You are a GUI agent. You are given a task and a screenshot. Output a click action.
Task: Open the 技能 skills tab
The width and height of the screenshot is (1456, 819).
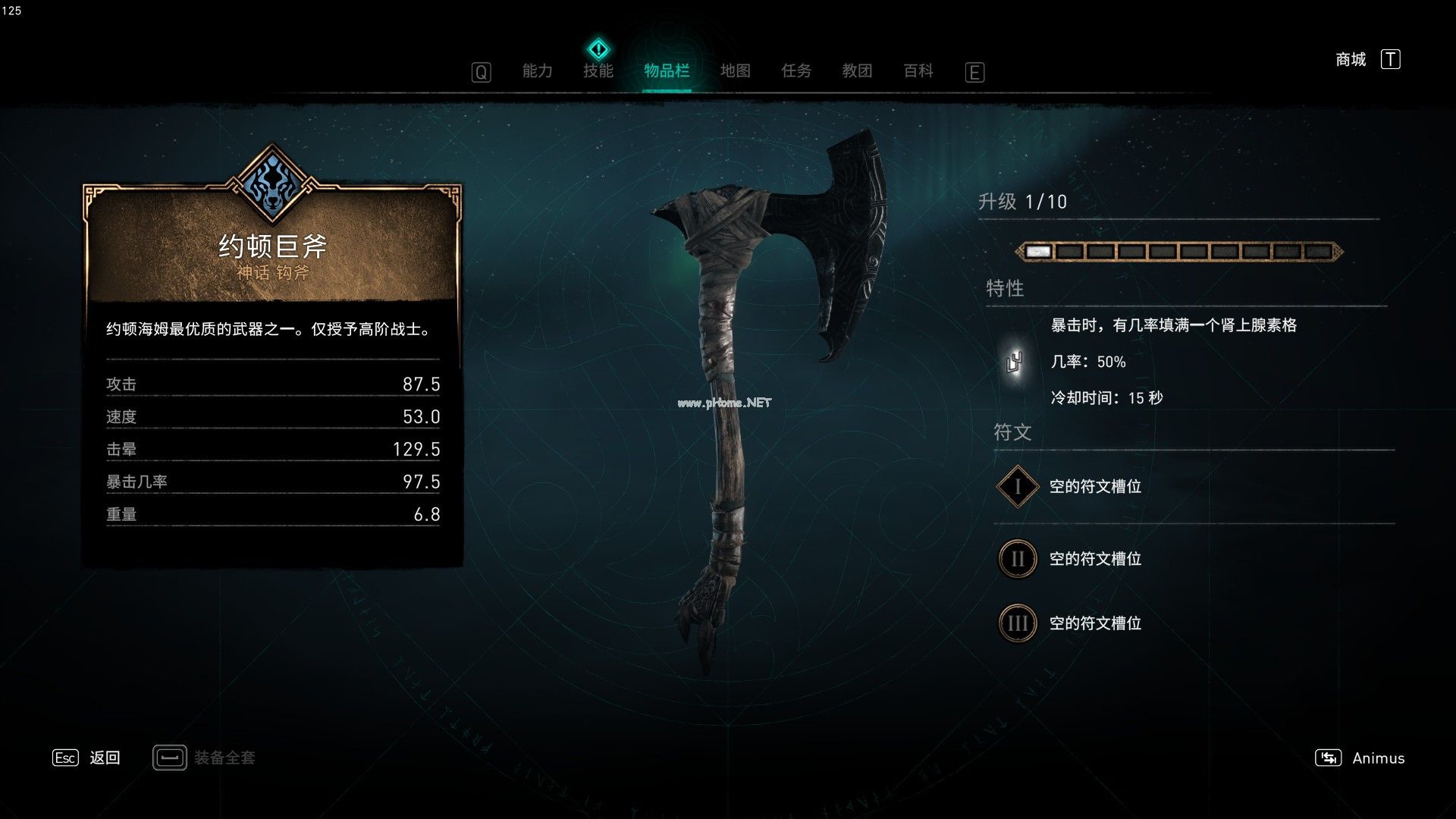[x=598, y=71]
